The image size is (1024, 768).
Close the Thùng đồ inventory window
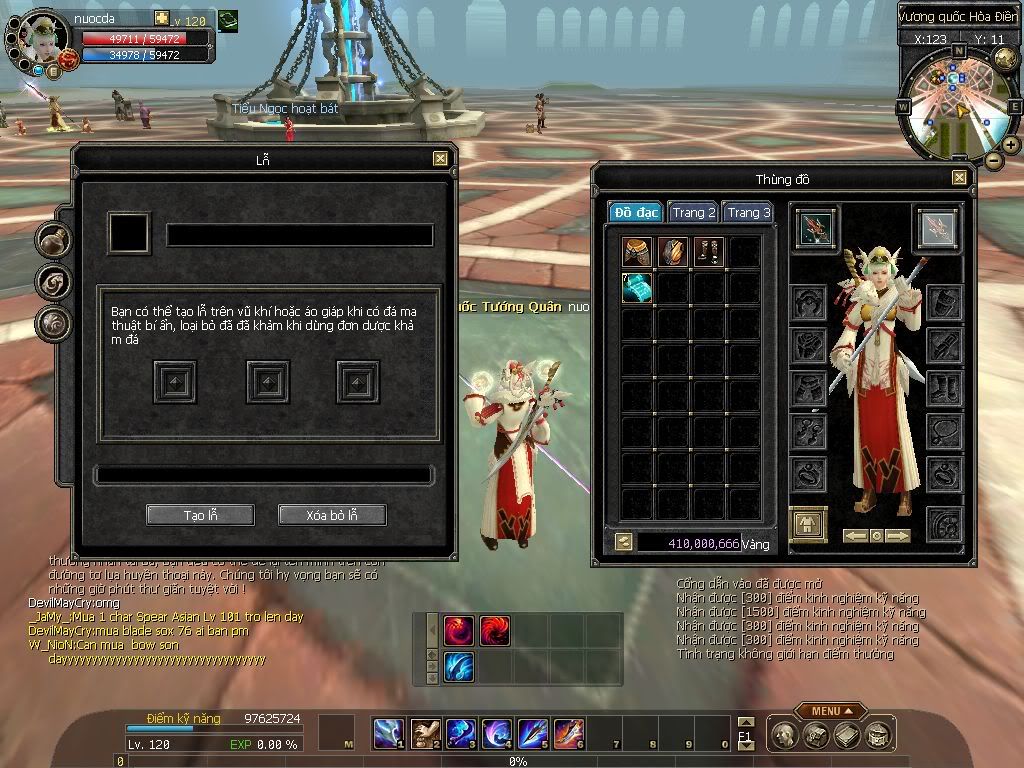tap(959, 178)
